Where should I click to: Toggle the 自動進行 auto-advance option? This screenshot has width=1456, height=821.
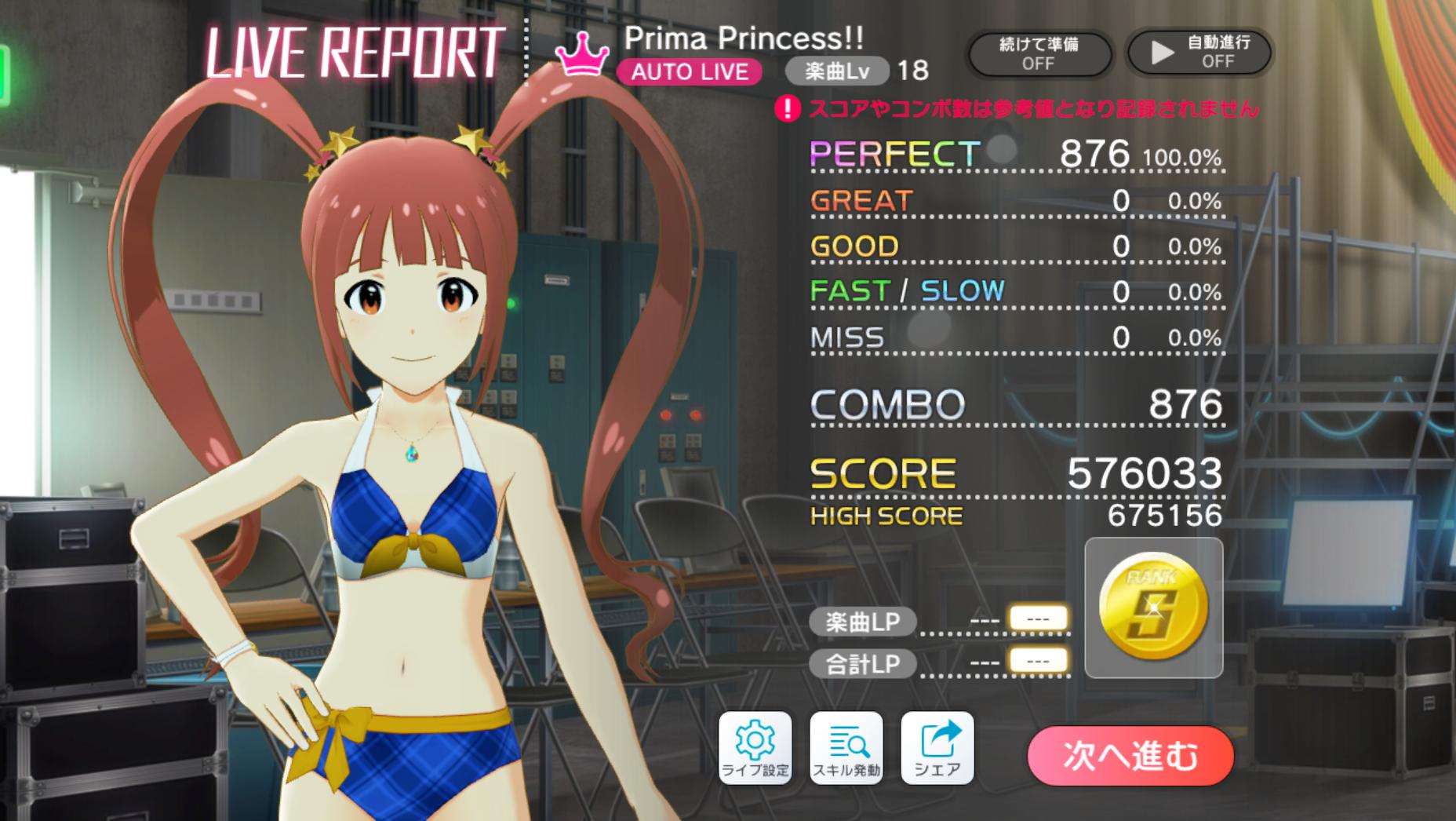(x=1198, y=53)
